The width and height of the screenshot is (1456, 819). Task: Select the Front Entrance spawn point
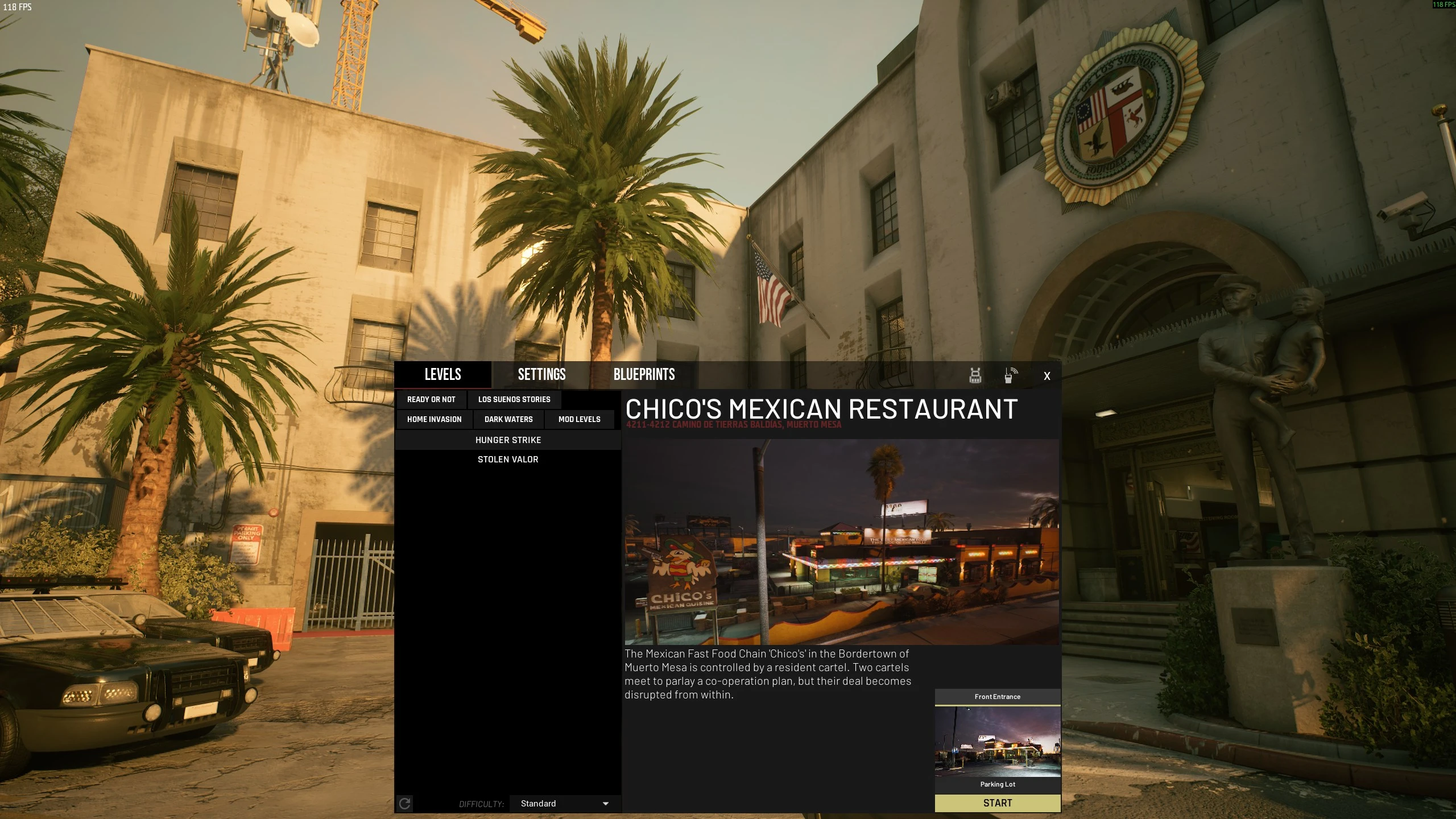(998, 696)
